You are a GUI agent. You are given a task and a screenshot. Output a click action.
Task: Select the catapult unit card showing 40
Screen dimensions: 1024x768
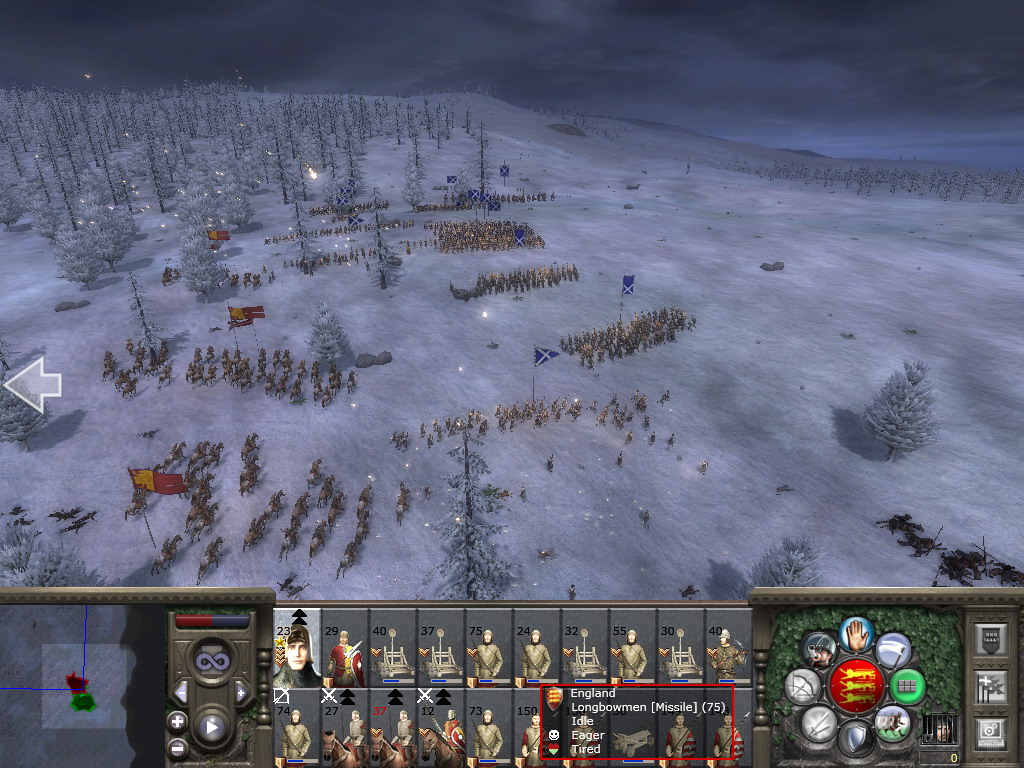tap(393, 648)
